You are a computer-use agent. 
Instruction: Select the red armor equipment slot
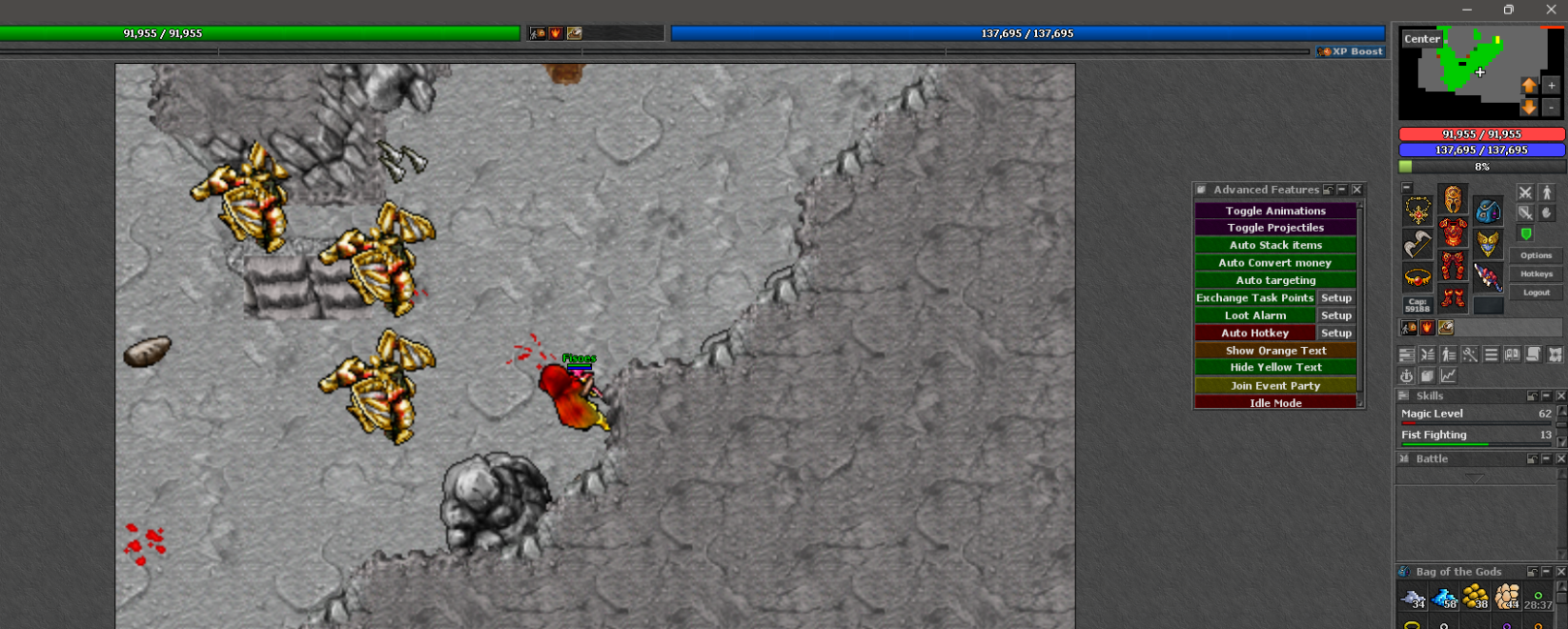click(1453, 234)
